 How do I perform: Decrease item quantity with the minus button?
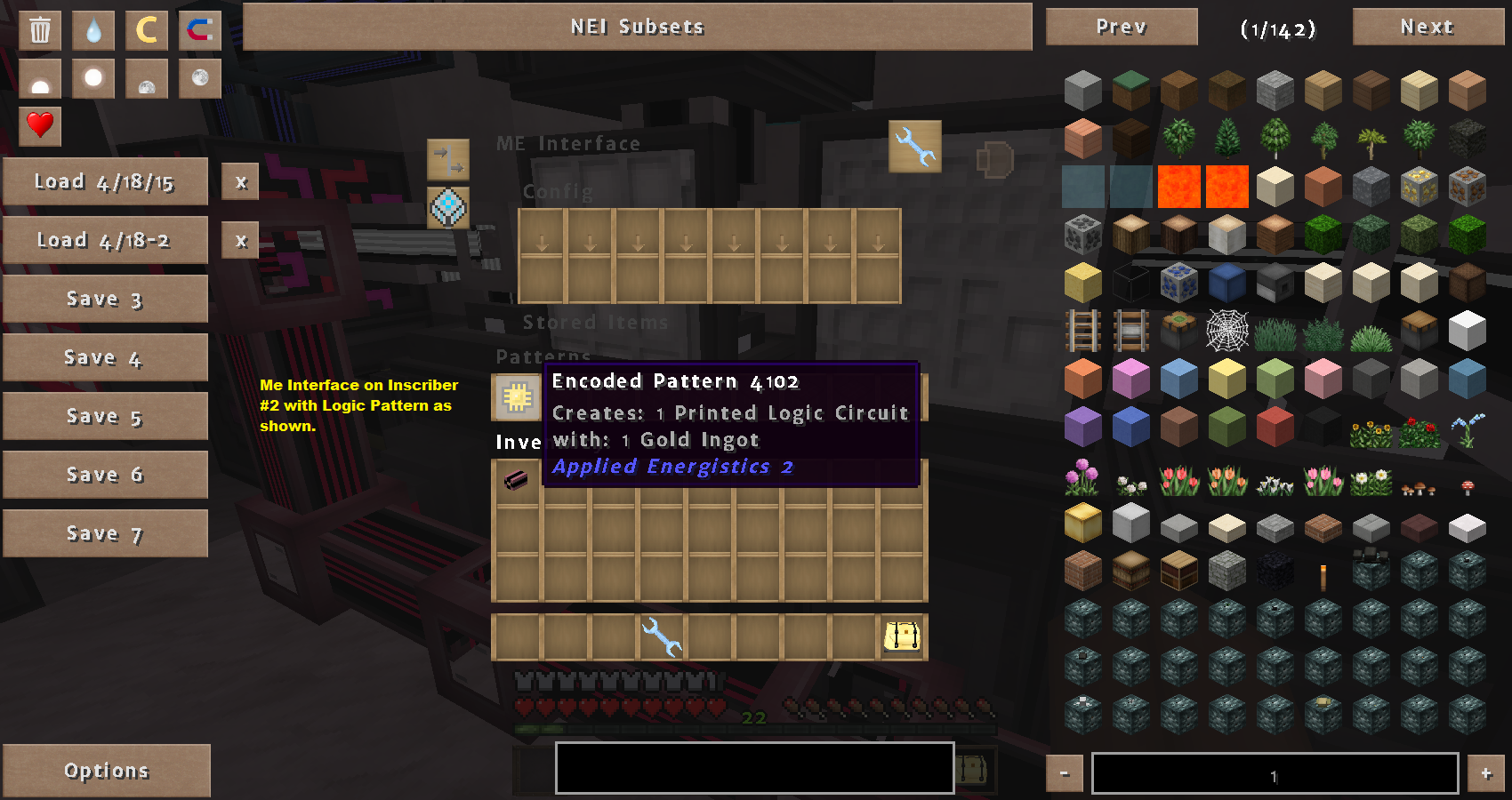1065,773
